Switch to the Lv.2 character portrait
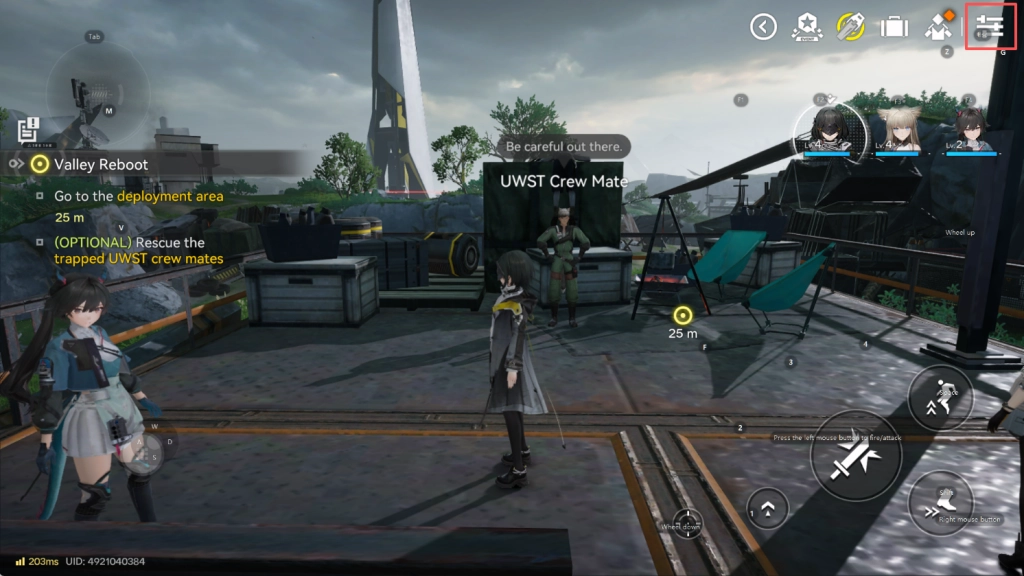The height and width of the screenshot is (576, 1024). click(x=968, y=128)
